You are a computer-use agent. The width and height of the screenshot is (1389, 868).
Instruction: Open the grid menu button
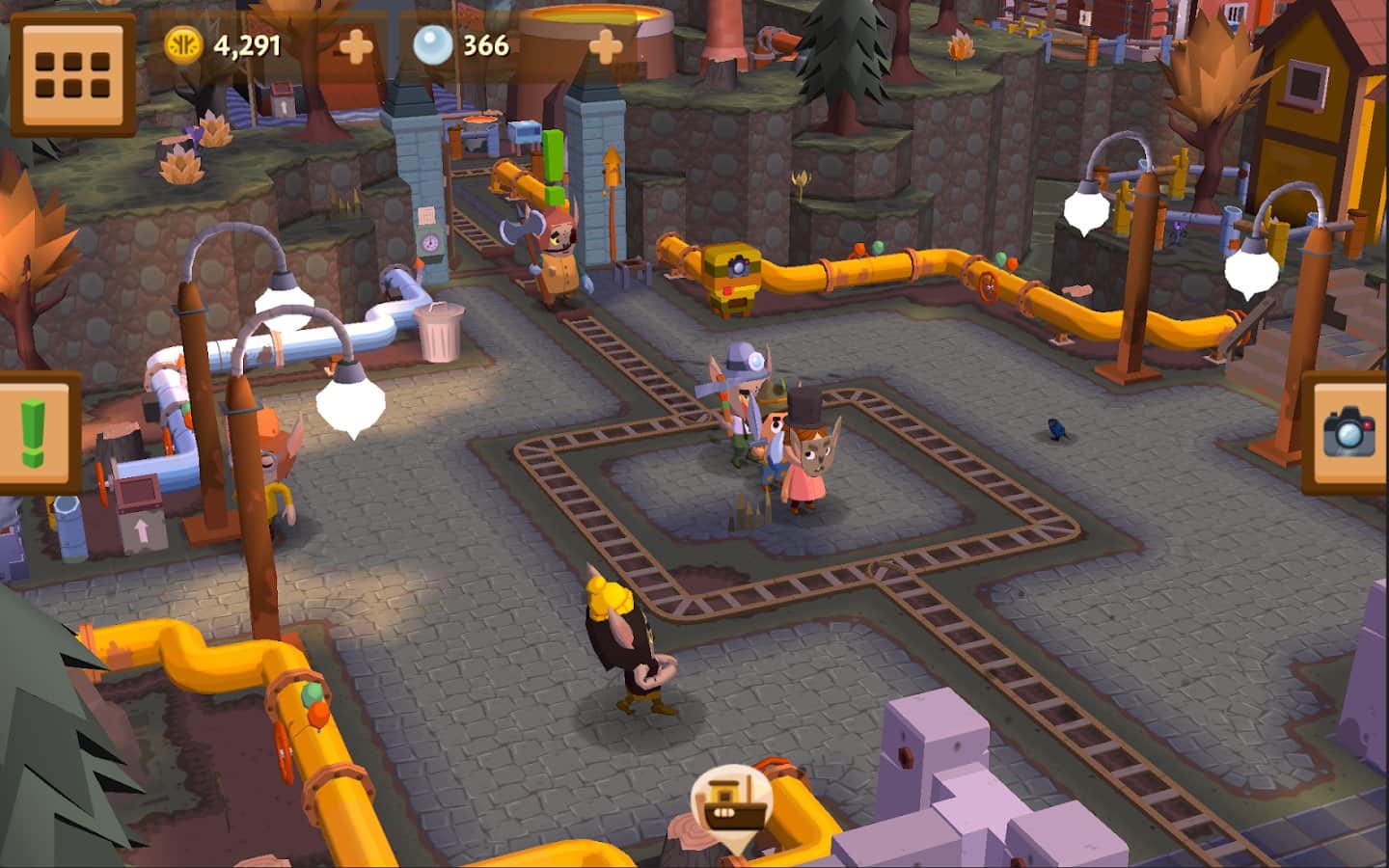(72, 74)
